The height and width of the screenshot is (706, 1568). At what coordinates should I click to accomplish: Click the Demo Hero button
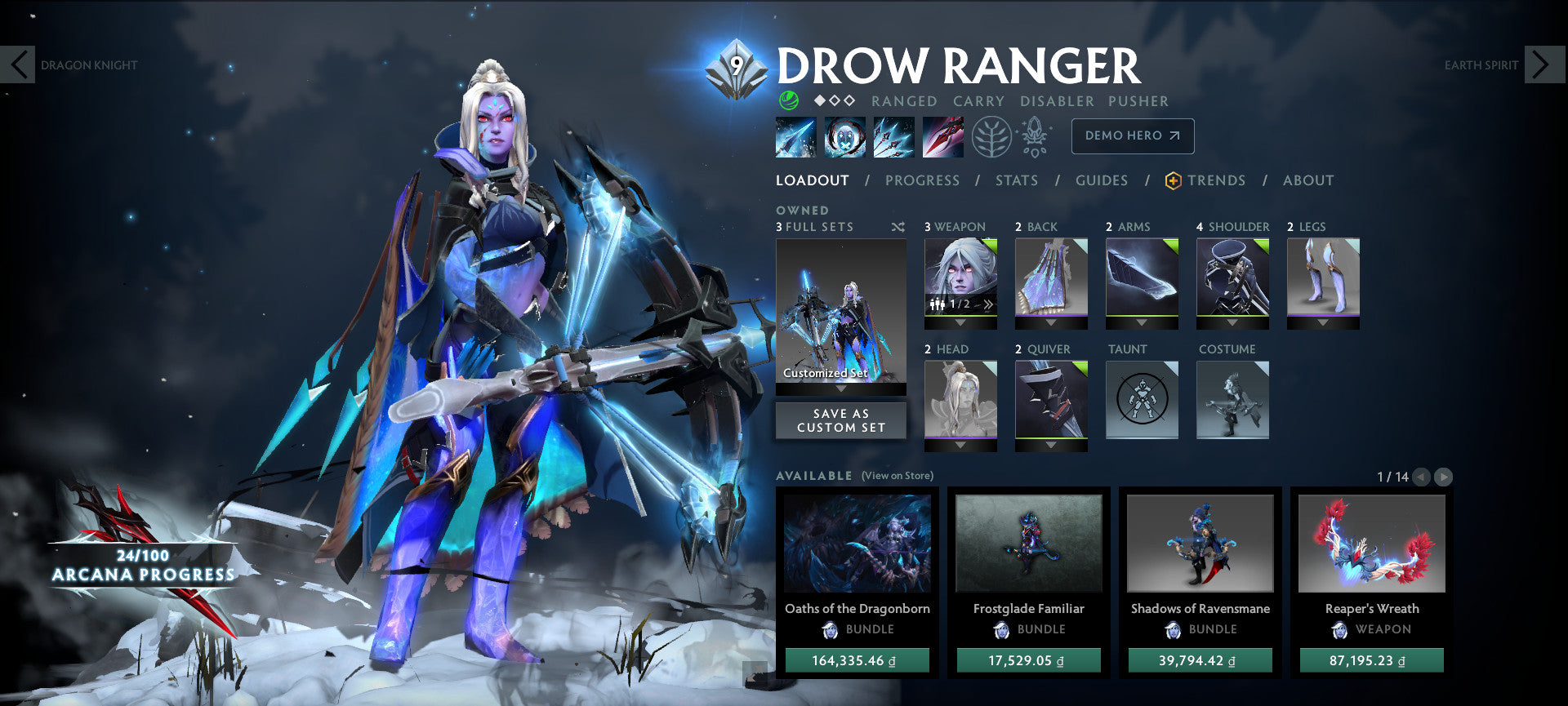[1132, 135]
